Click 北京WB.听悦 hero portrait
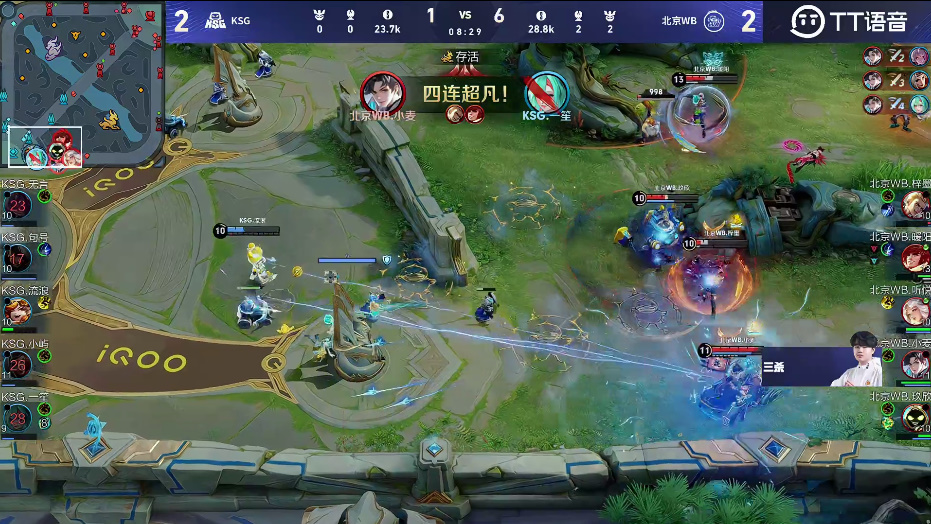 (915, 312)
